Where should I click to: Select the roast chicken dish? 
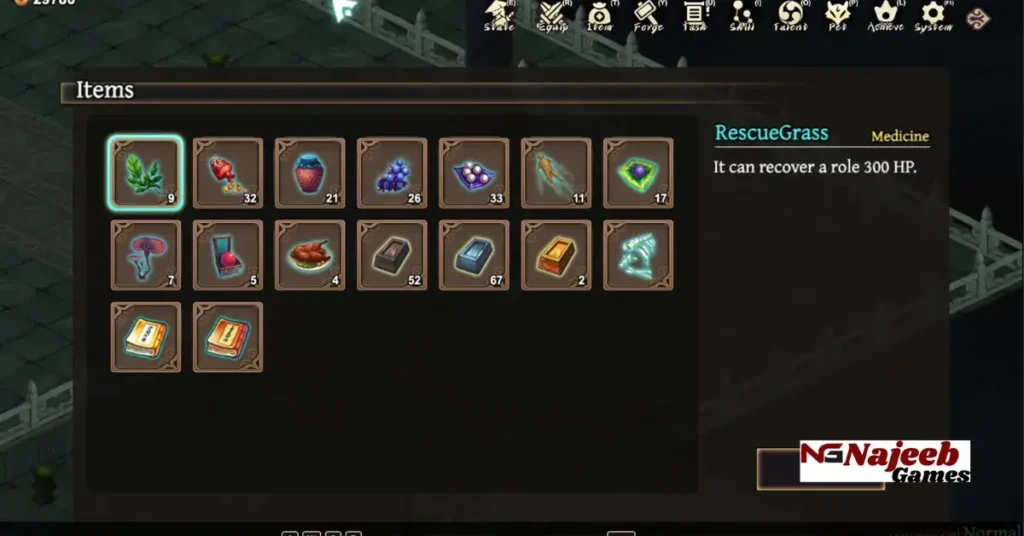[x=310, y=255]
